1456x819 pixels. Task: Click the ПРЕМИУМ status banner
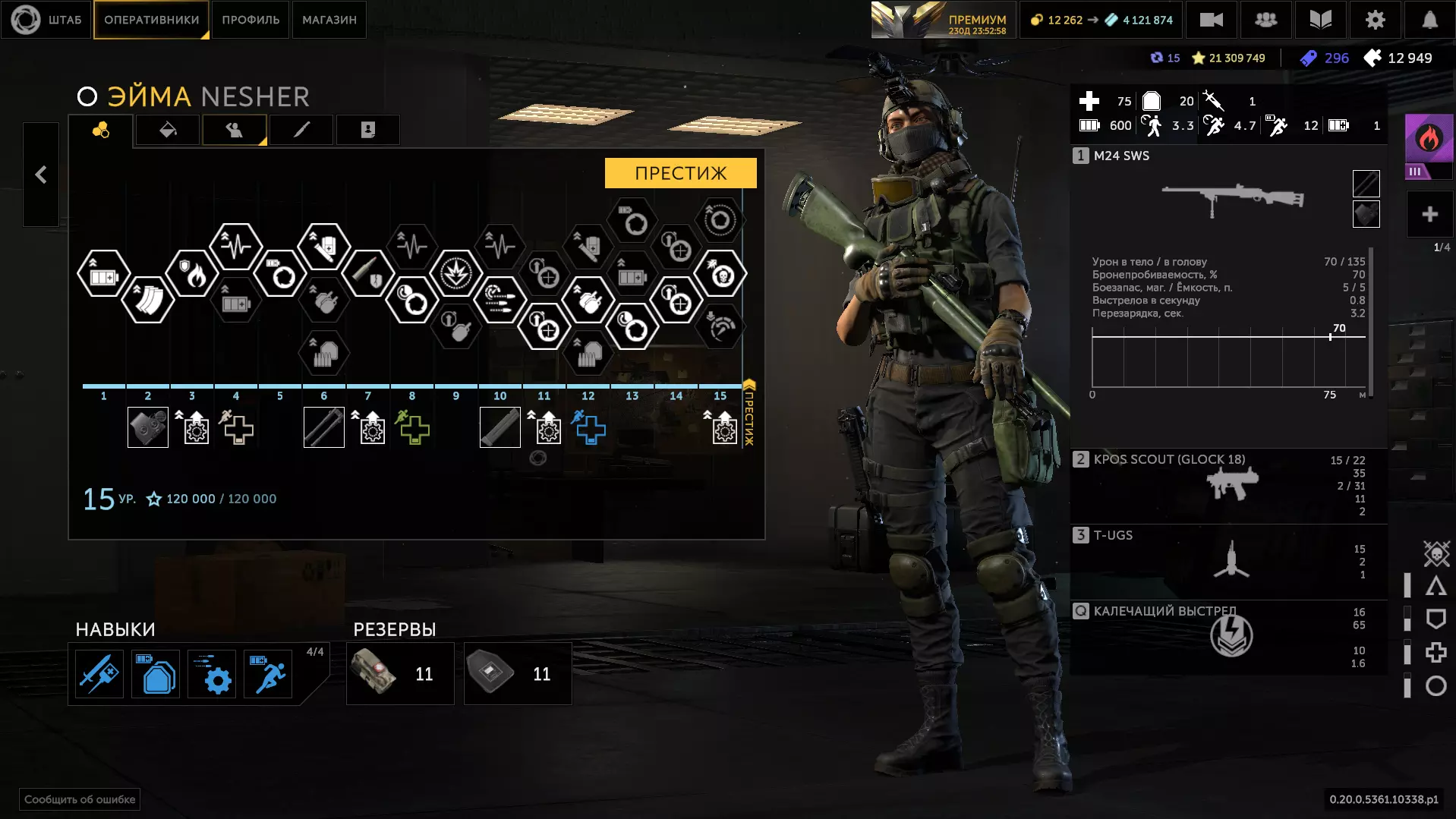pyautogui.click(x=941, y=20)
